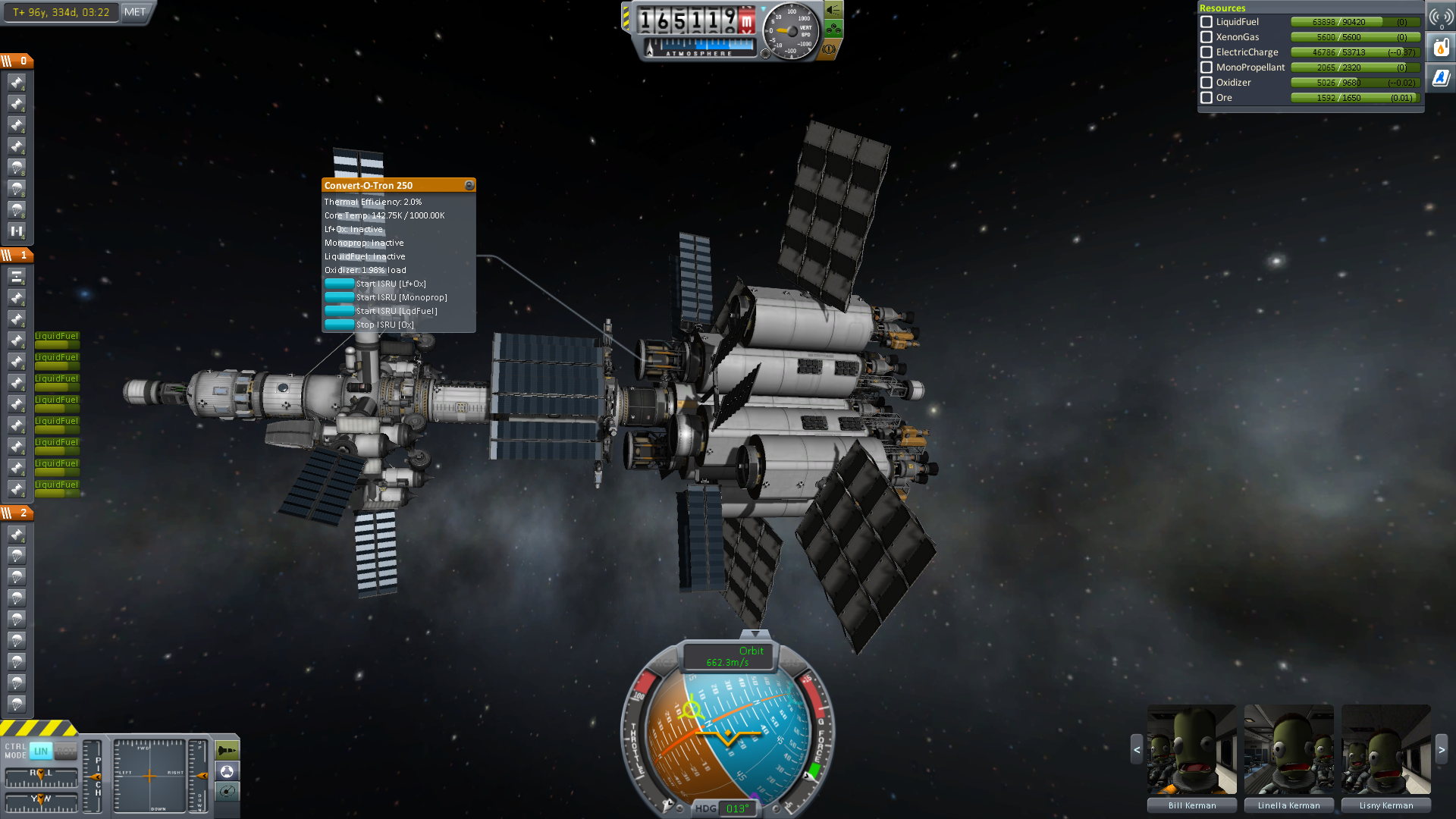Tick the XenonGas resource checkbox
Screen dimensions: 1456x819
[x=1207, y=37]
